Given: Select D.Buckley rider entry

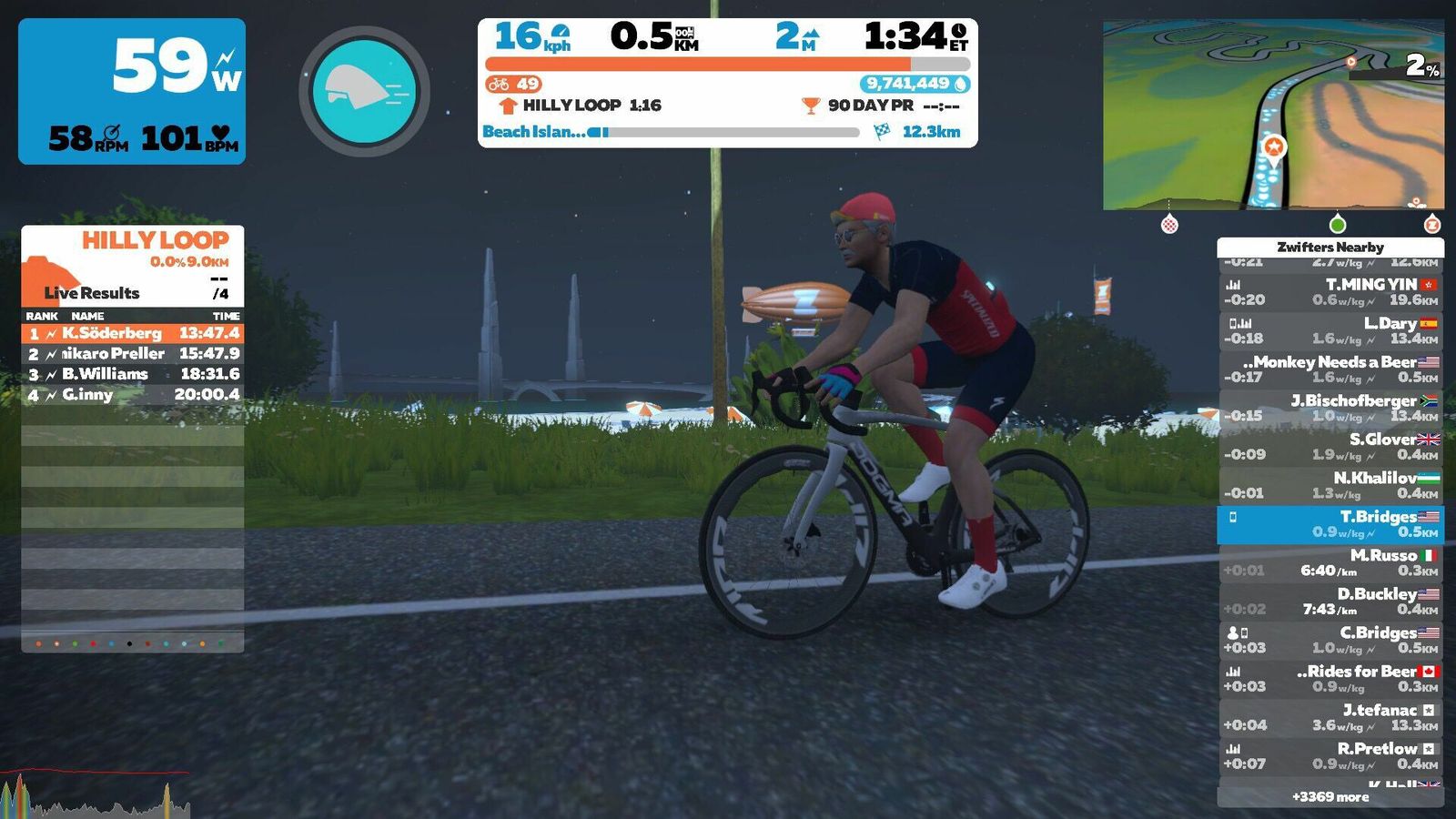Looking at the screenshot, I should point(1330,602).
